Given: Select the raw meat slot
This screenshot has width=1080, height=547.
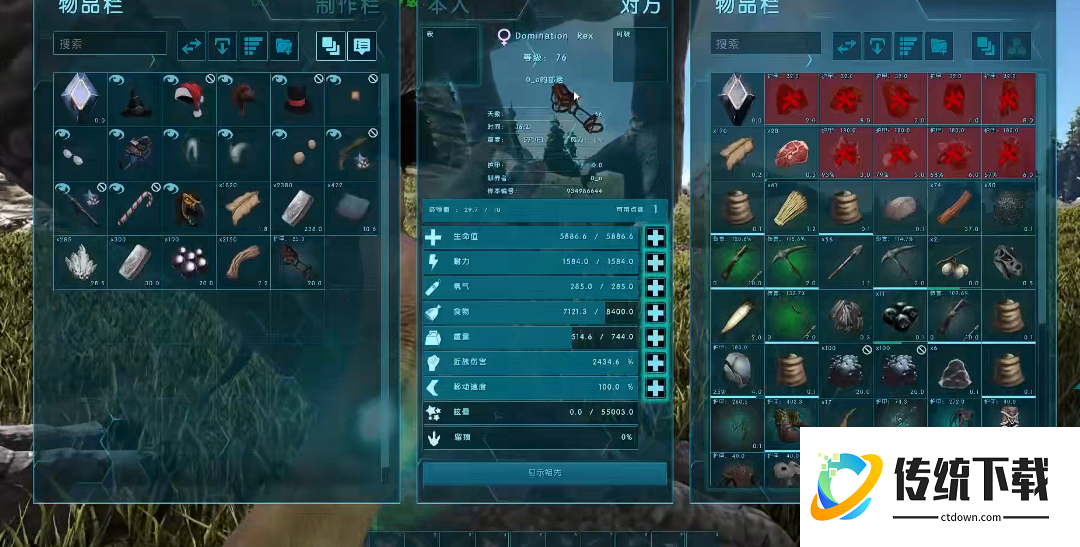Looking at the screenshot, I should click(793, 153).
